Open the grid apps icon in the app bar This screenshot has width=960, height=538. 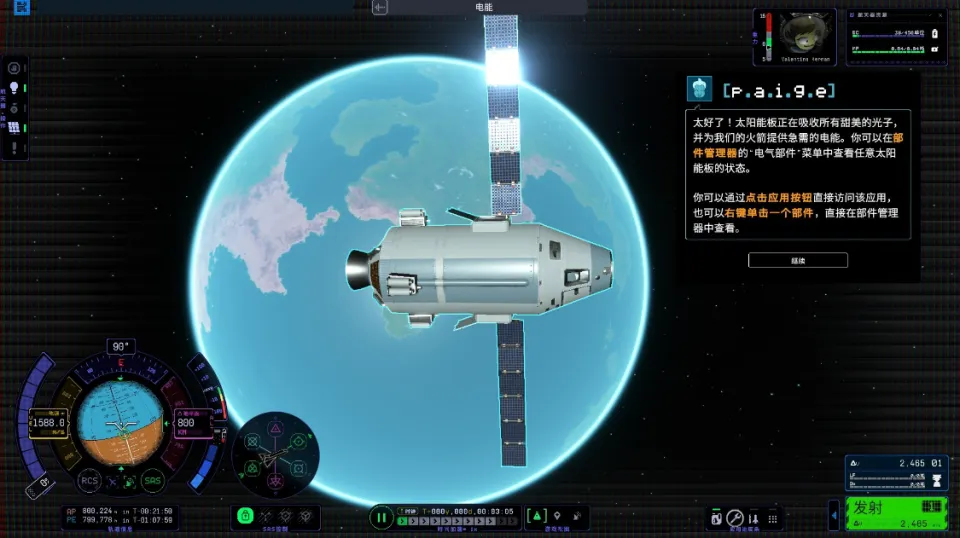771,518
